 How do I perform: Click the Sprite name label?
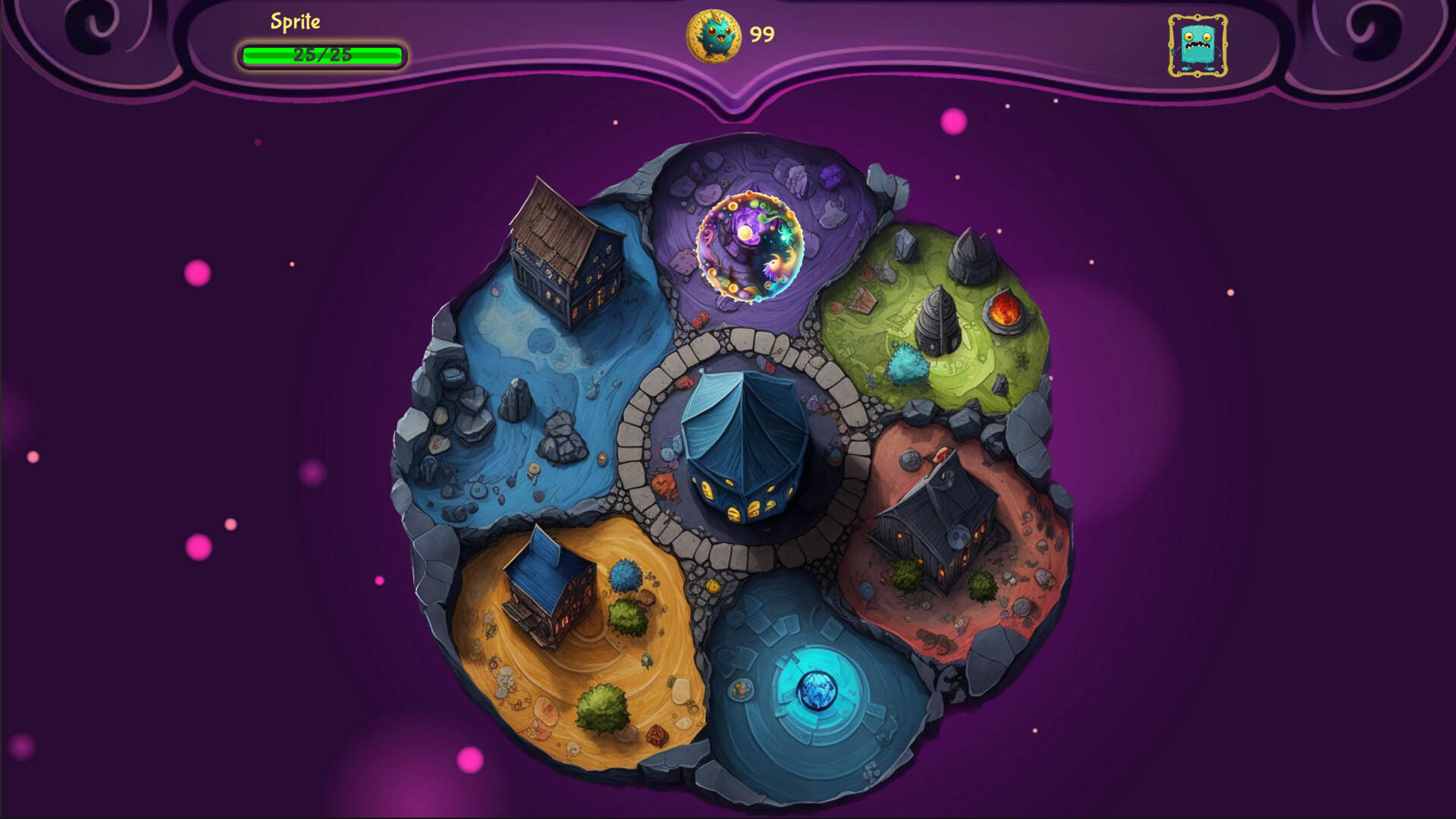(x=296, y=22)
